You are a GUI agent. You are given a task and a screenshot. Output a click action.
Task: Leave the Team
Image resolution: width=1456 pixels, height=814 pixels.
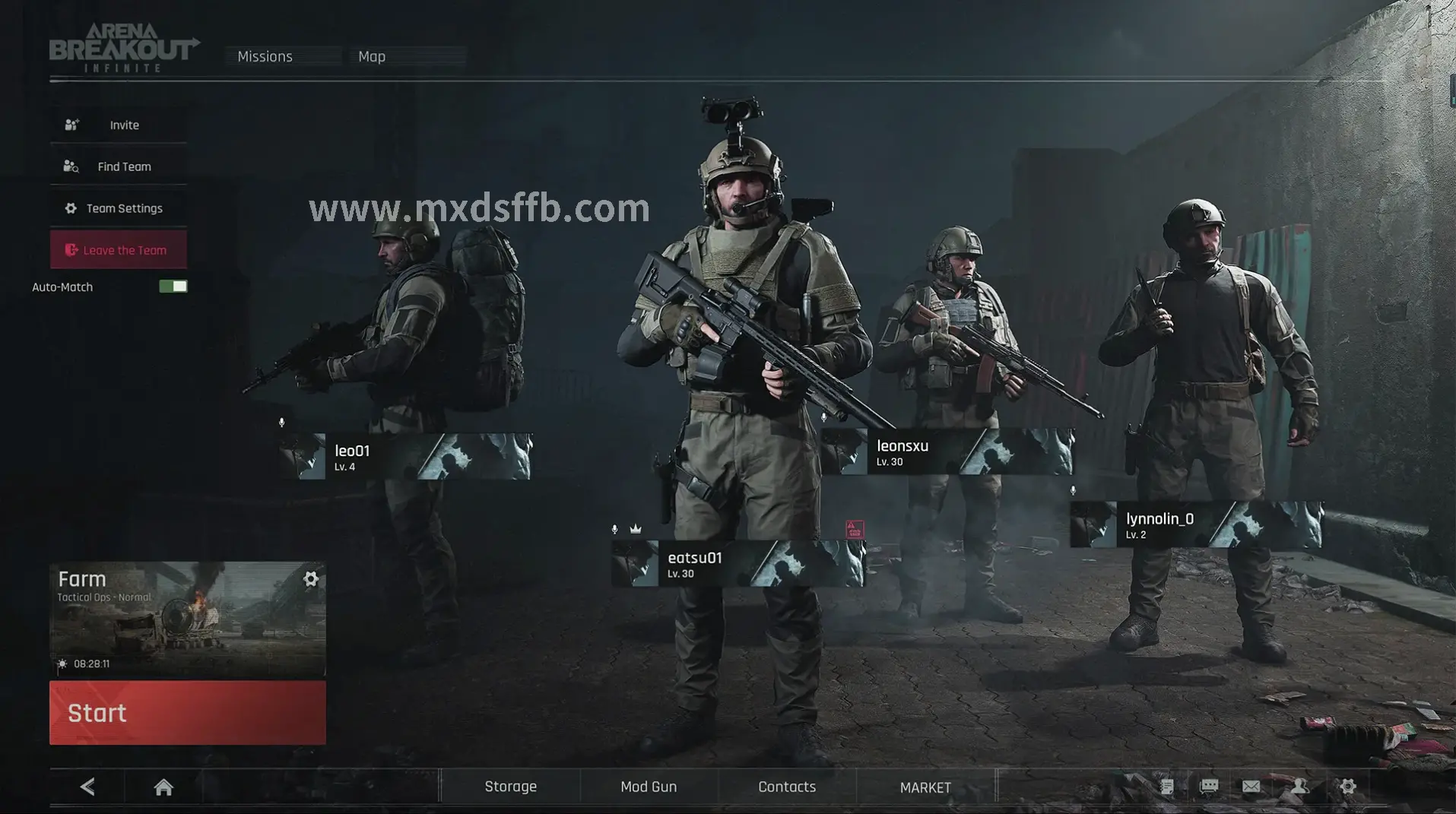pos(119,250)
